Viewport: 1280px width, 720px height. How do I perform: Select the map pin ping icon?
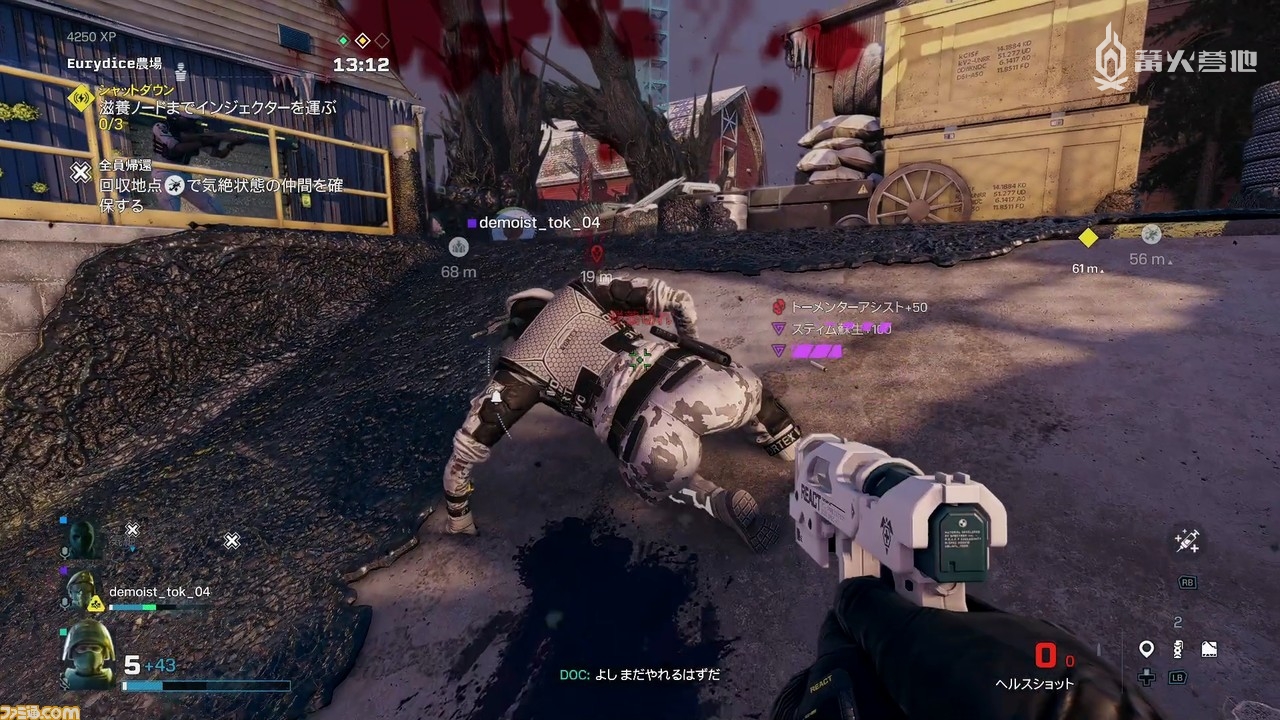[1147, 650]
